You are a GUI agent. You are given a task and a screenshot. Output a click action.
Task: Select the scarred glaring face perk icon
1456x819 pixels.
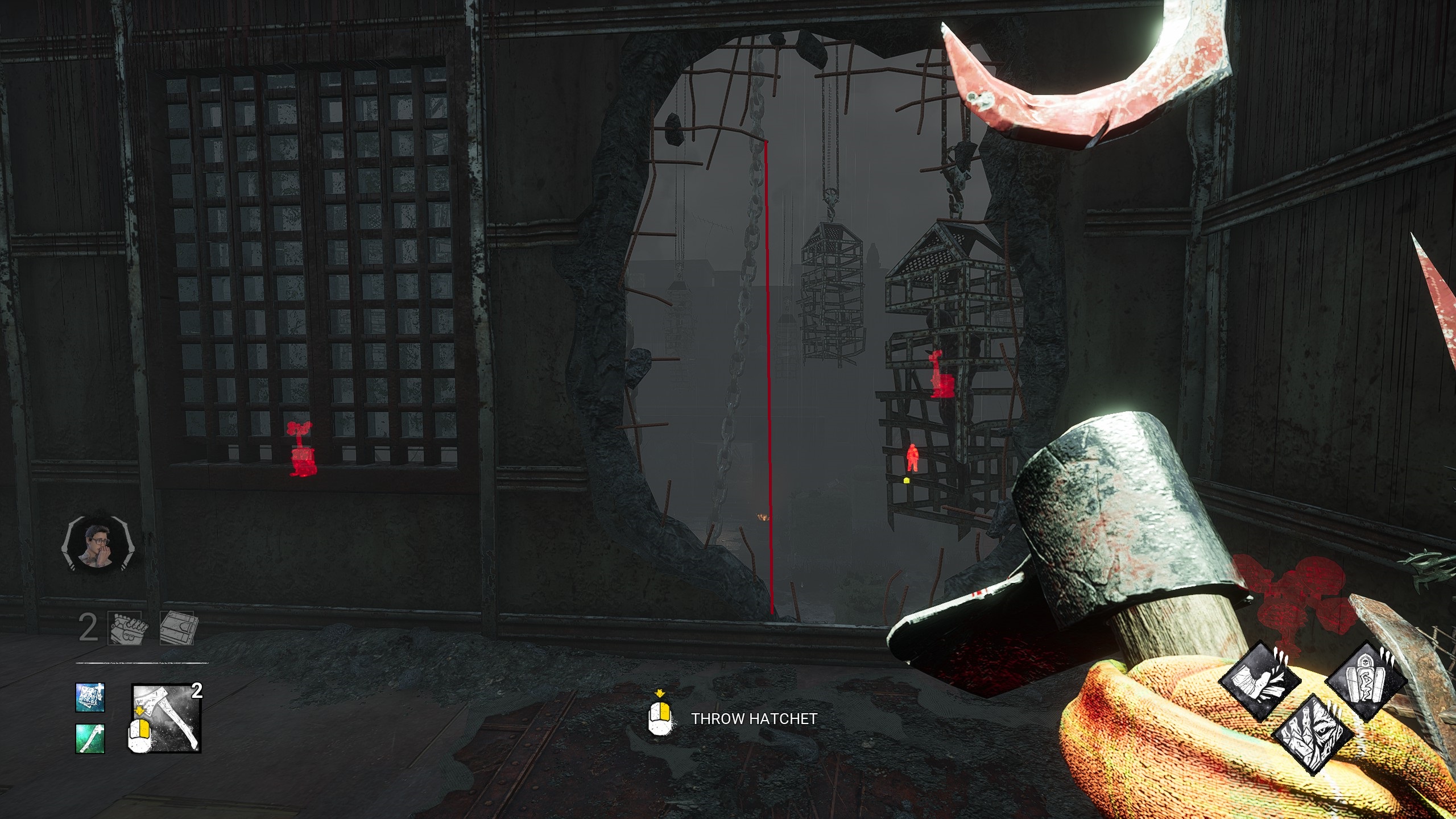pos(1314,734)
